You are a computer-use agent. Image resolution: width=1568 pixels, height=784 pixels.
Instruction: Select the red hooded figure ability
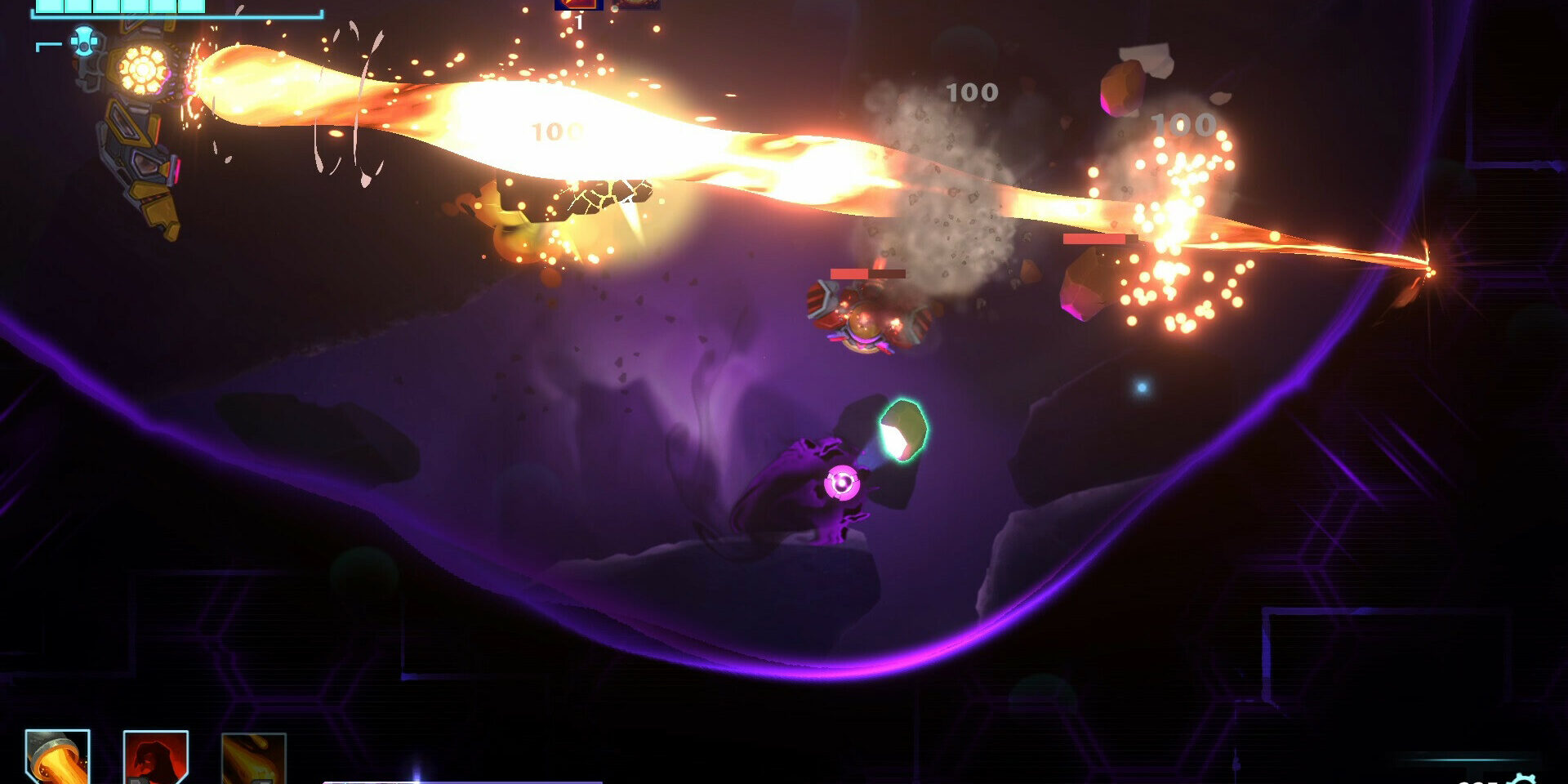tap(155, 759)
